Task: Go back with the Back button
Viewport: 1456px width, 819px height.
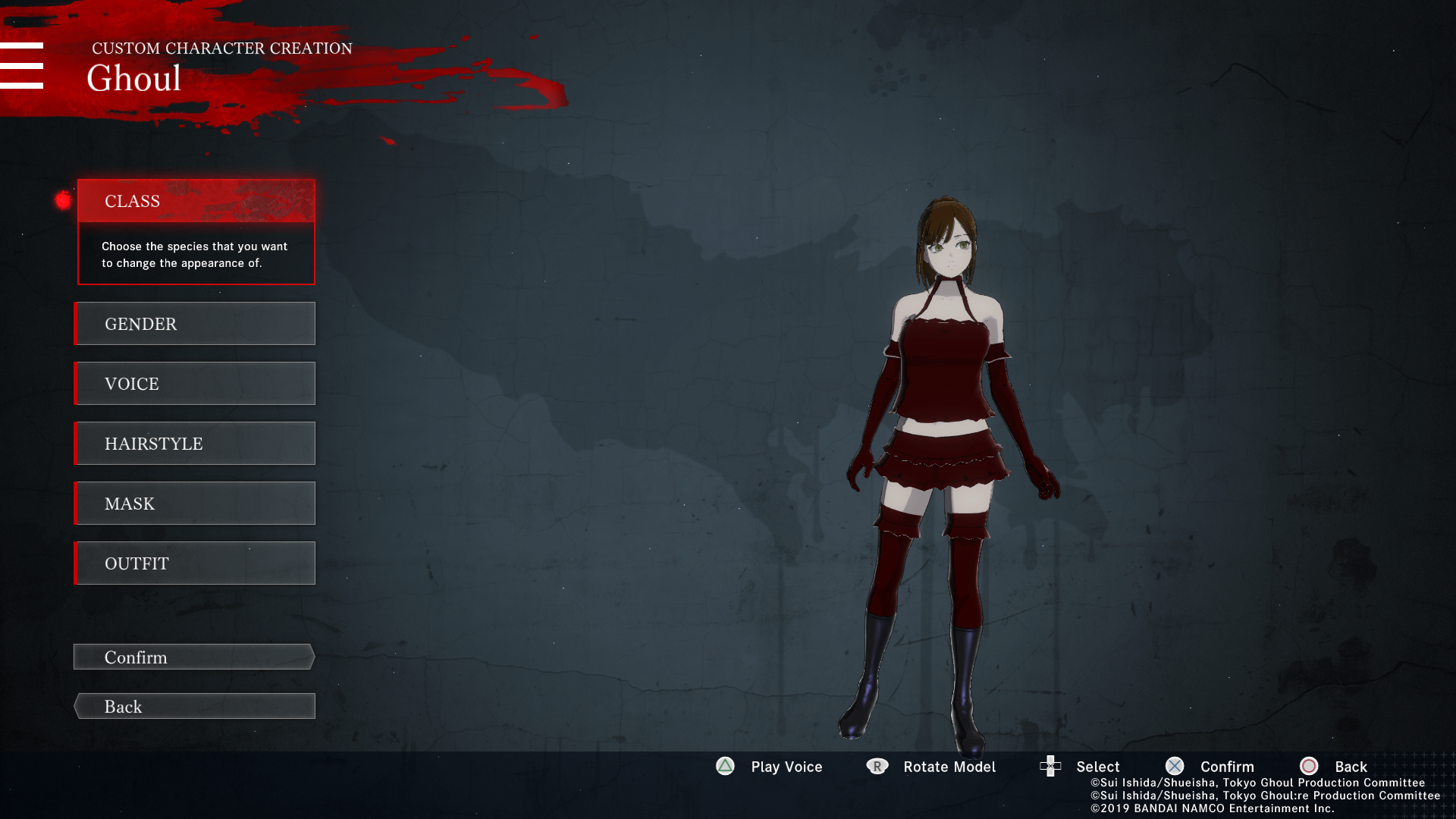Action: click(x=194, y=707)
